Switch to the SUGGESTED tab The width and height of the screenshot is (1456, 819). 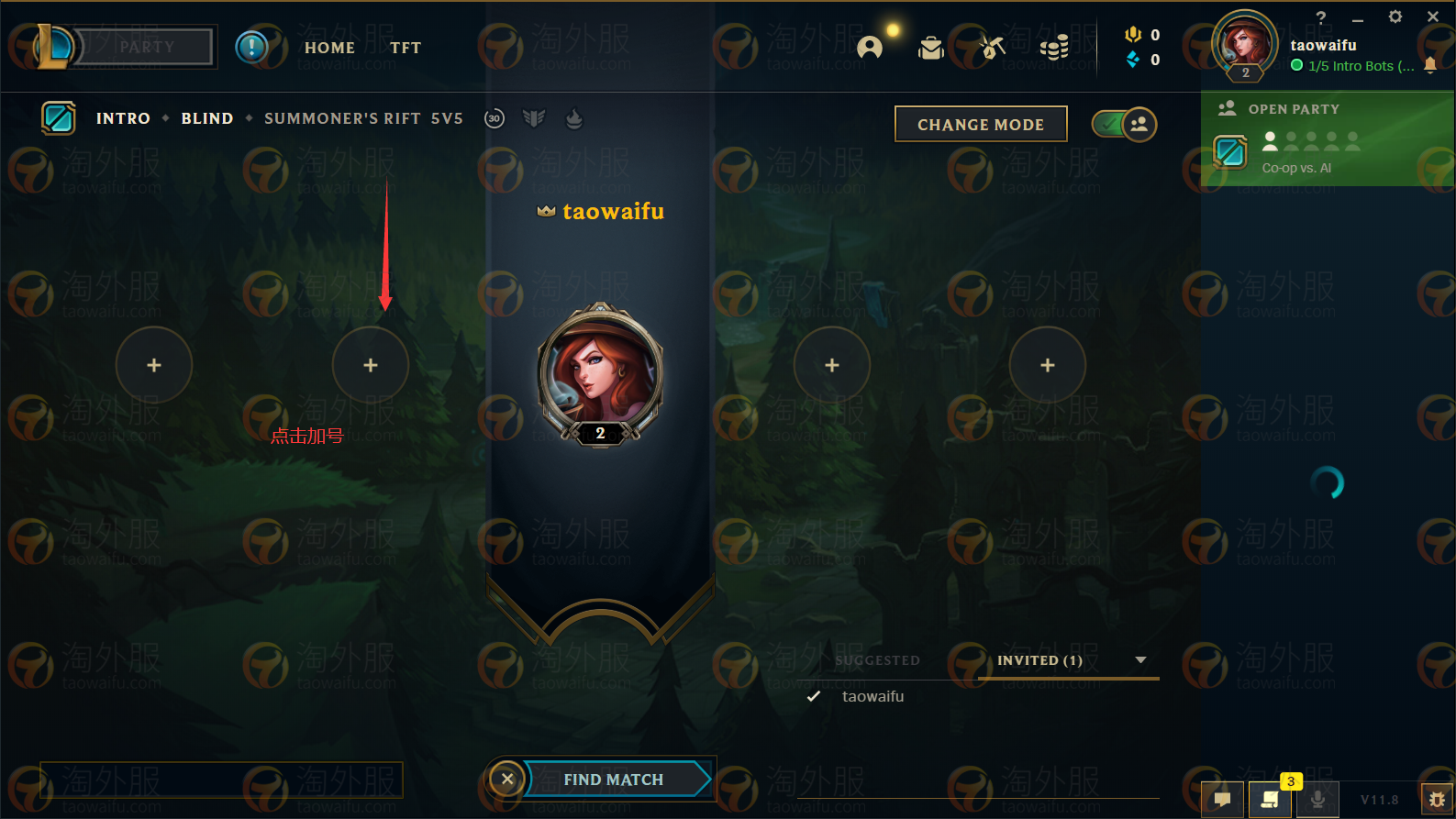point(877,660)
